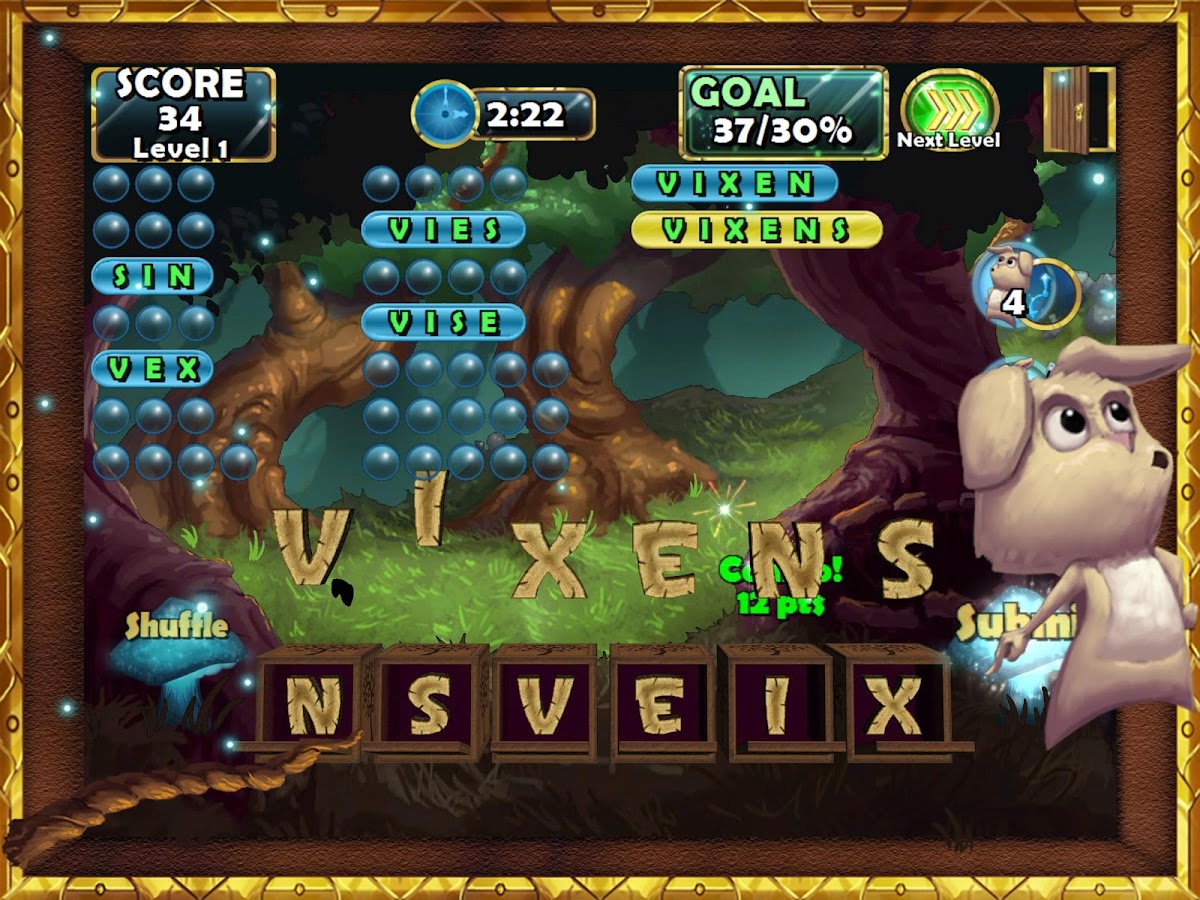Click the Next Level button

click(x=949, y=109)
